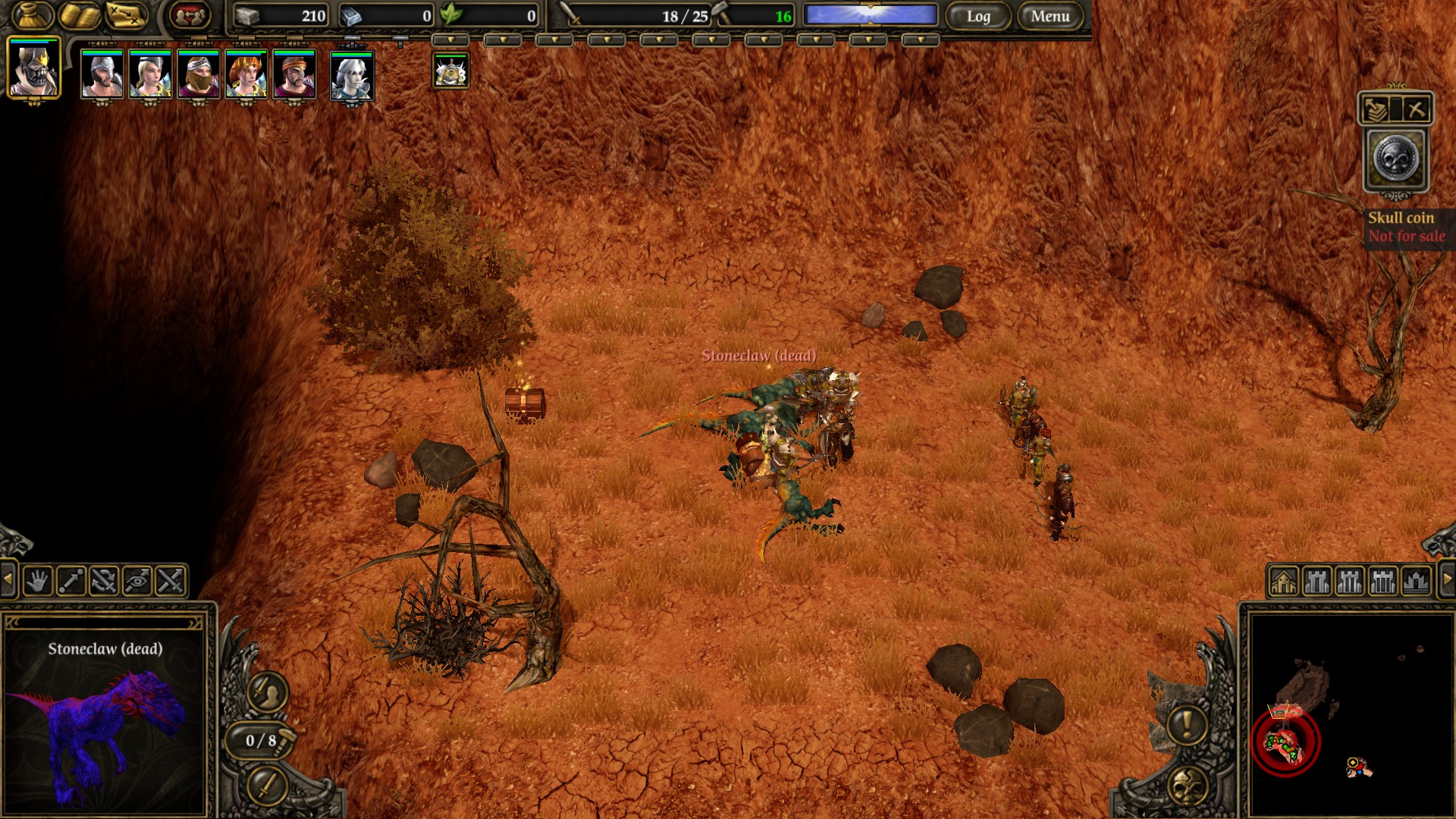Open the game Menu
The width and height of the screenshot is (1456, 819).
[x=1050, y=16]
